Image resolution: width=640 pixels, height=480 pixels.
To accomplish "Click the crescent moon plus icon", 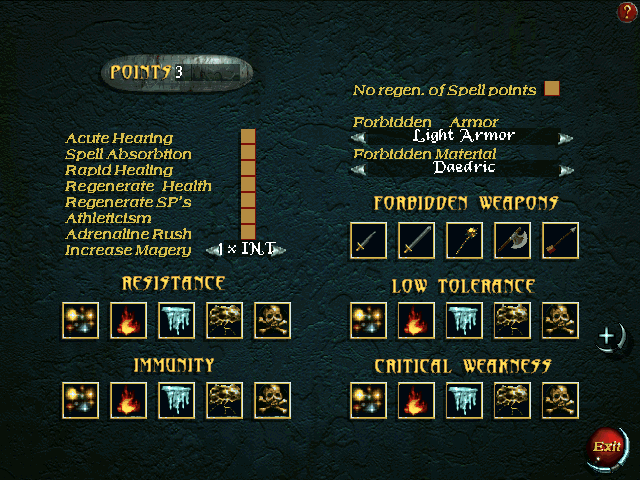I will point(609,338).
